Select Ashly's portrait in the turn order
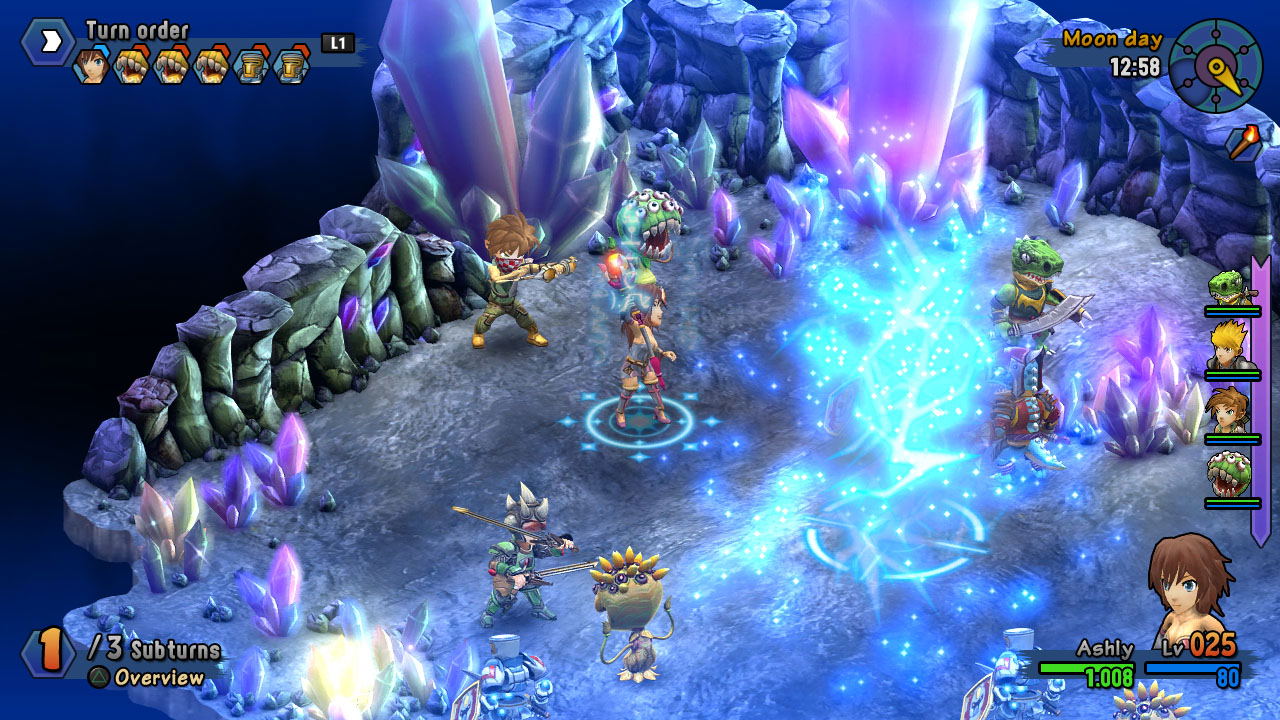1280x720 pixels. (x=91, y=66)
